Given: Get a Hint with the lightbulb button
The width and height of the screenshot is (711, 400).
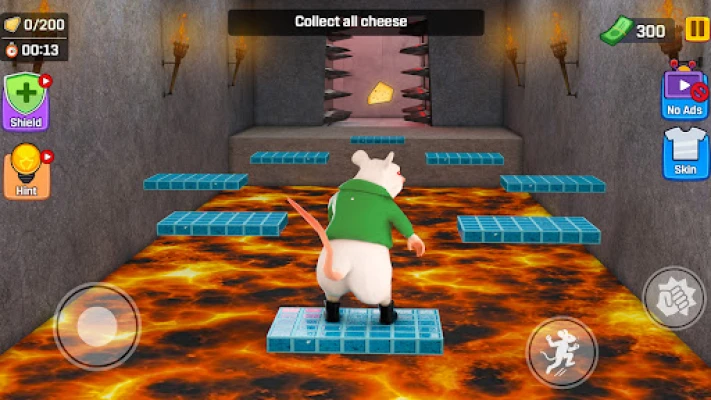Looking at the screenshot, I should point(26,170).
